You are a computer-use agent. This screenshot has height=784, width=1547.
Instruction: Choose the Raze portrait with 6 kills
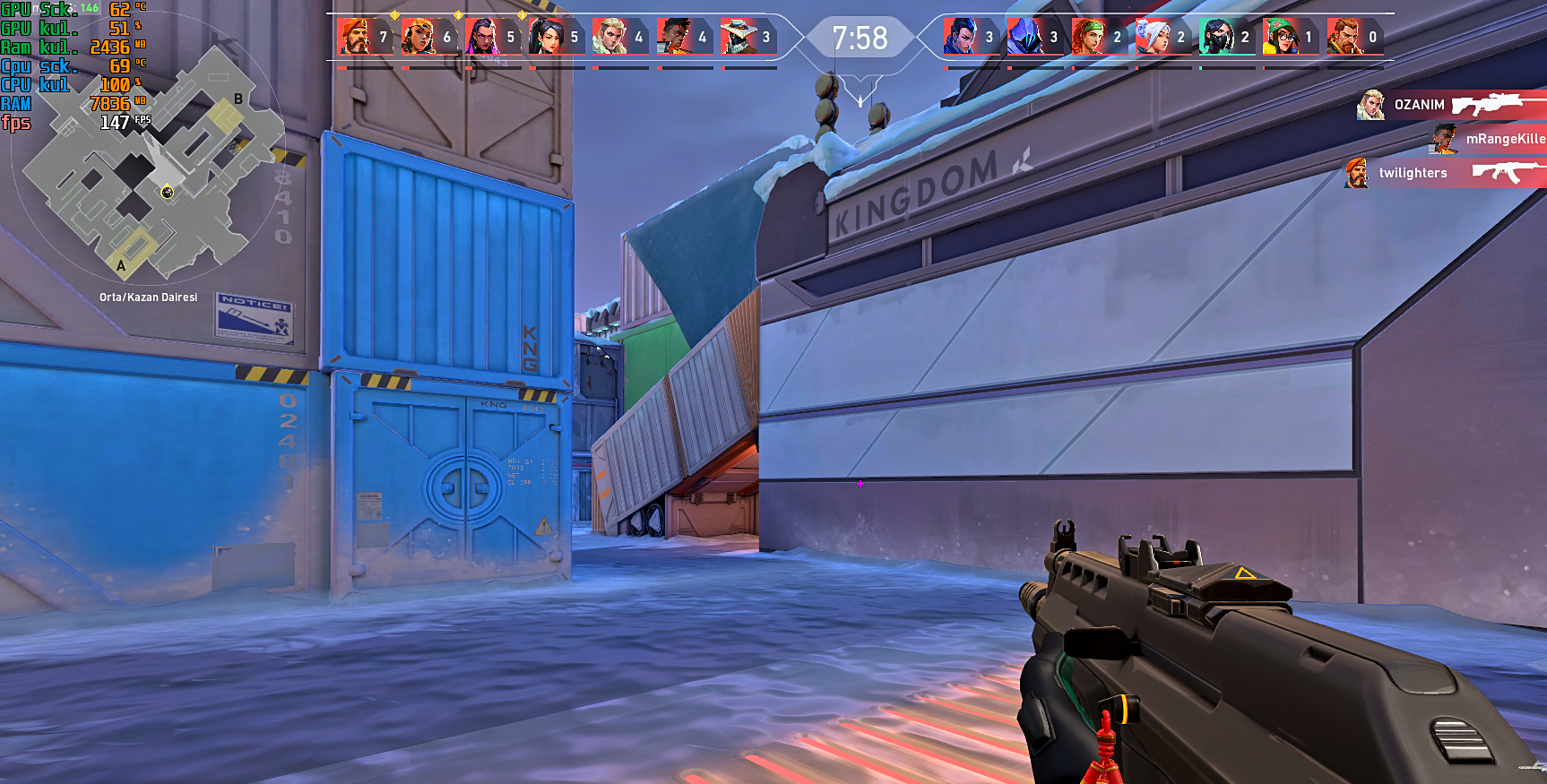tap(417, 37)
